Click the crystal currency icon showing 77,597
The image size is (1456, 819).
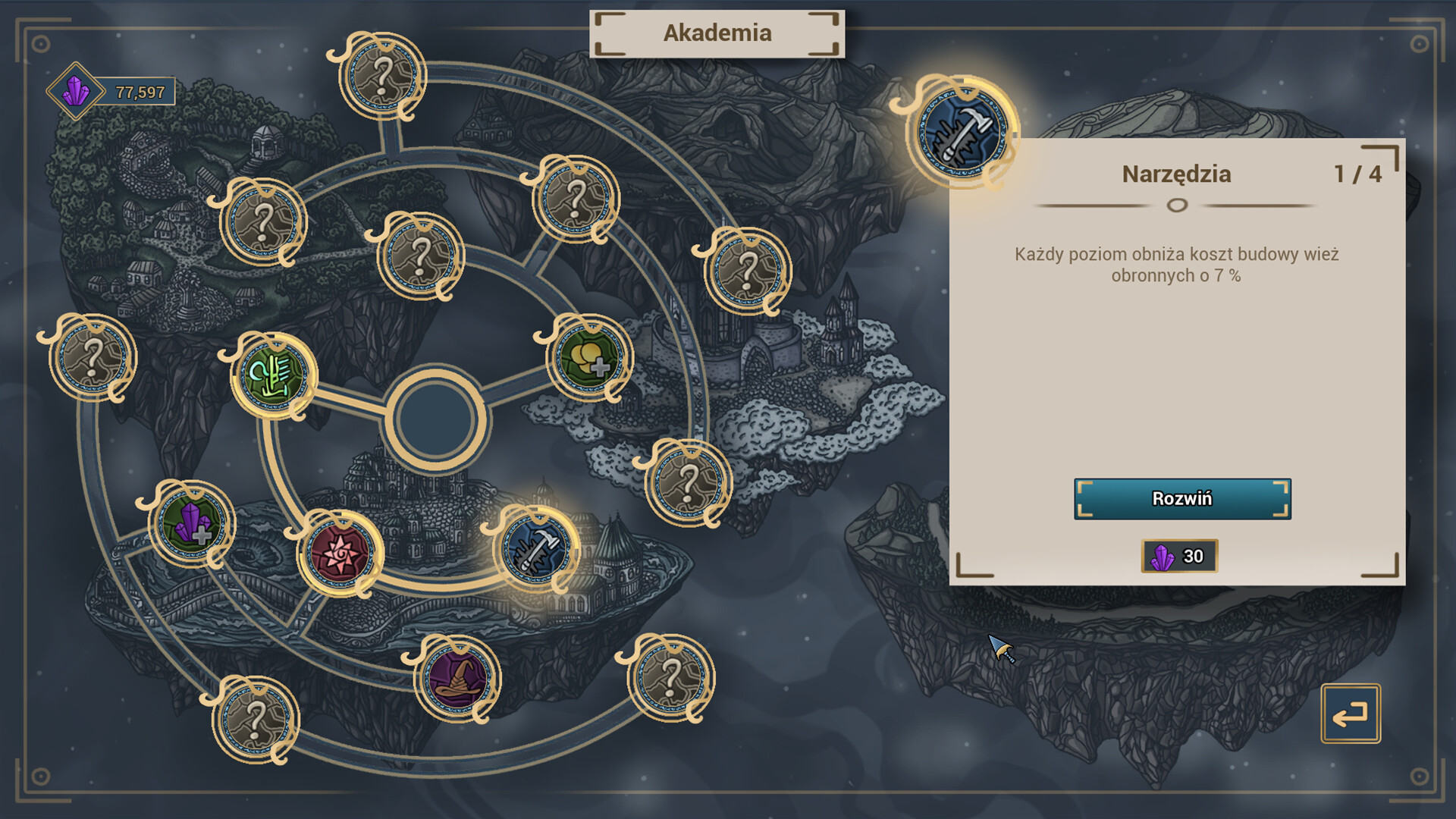(x=76, y=91)
